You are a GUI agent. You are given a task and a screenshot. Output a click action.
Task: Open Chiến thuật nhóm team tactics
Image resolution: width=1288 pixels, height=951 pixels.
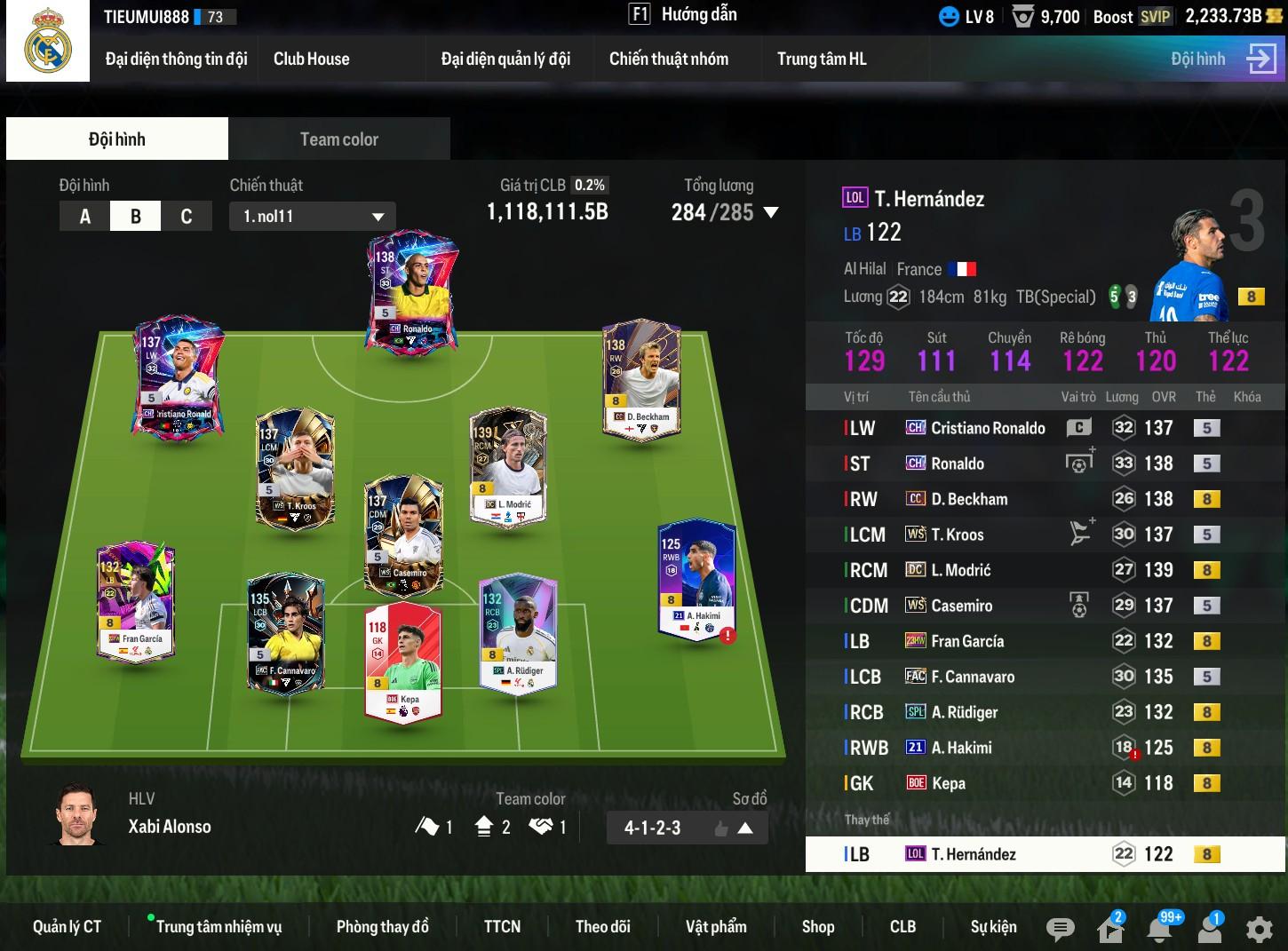click(x=668, y=59)
